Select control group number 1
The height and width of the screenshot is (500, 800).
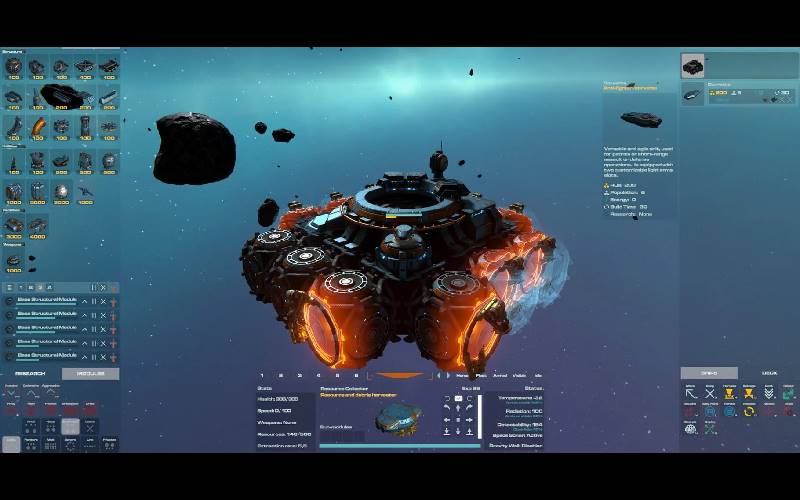click(x=262, y=376)
